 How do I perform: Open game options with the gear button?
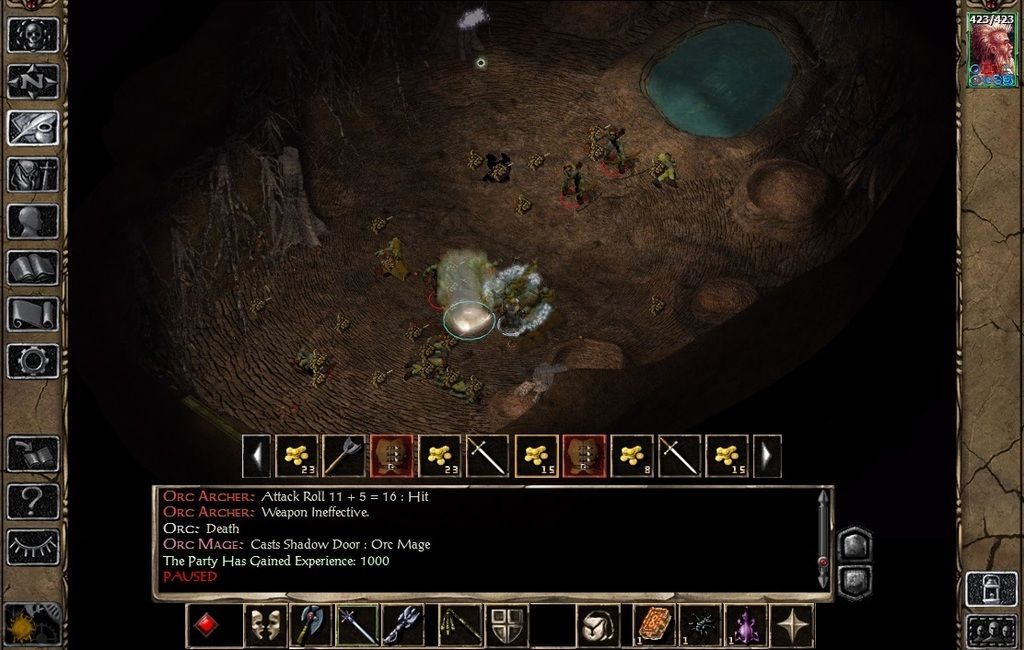[33, 361]
